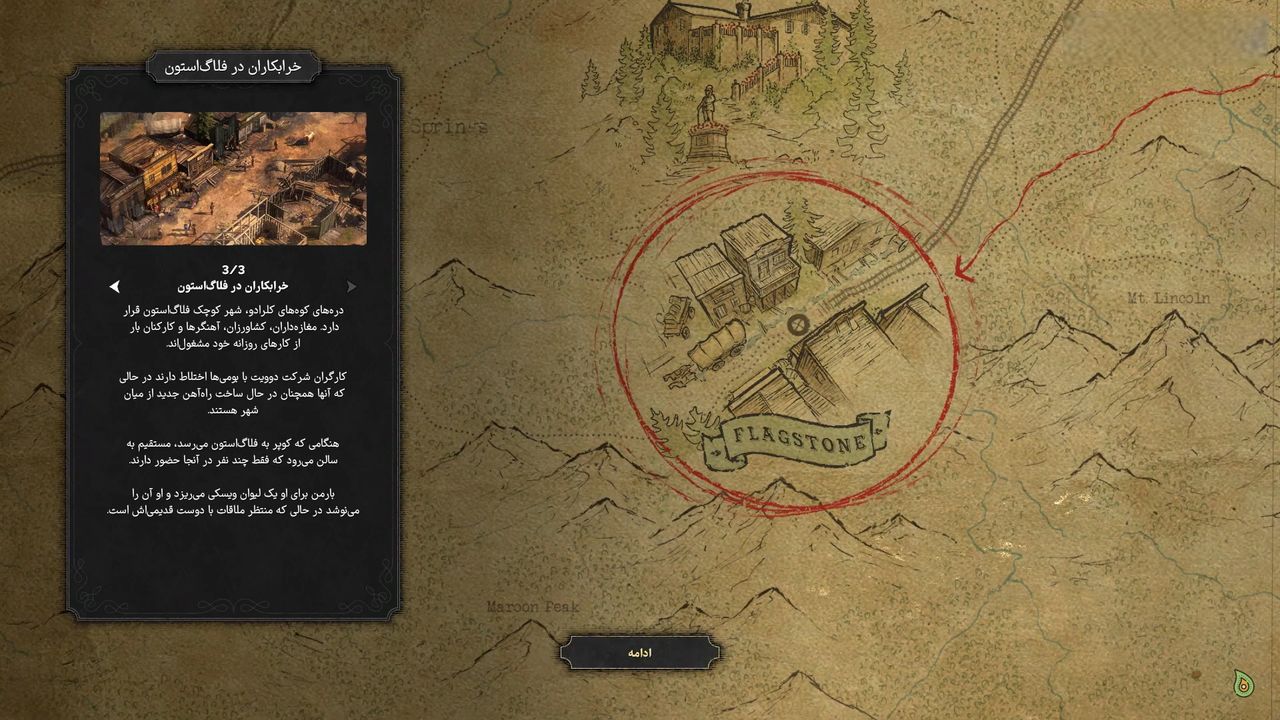Go to the previous briefing page arrow

(115, 286)
